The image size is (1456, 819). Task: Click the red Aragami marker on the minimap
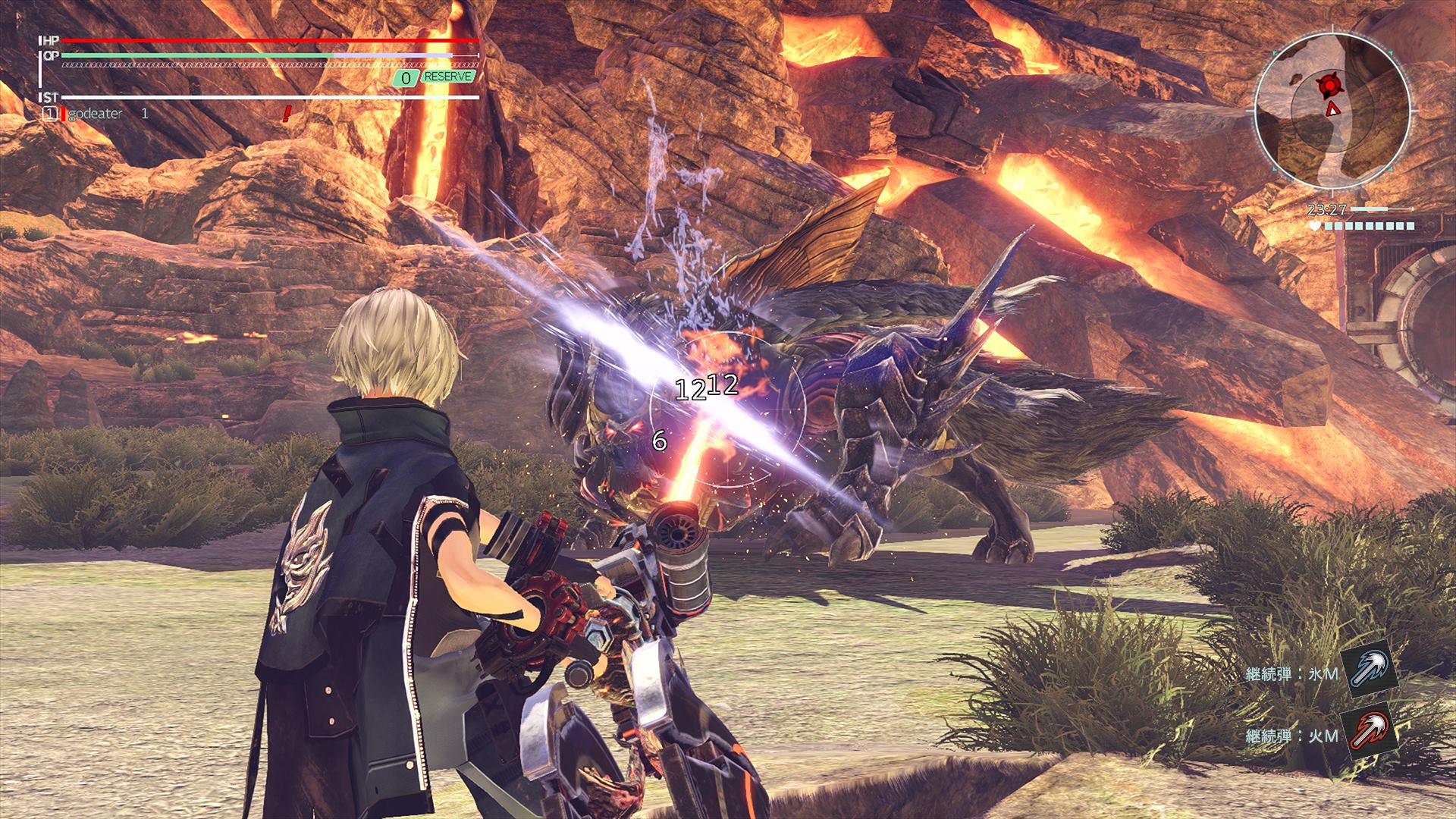[x=1331, y=85]
